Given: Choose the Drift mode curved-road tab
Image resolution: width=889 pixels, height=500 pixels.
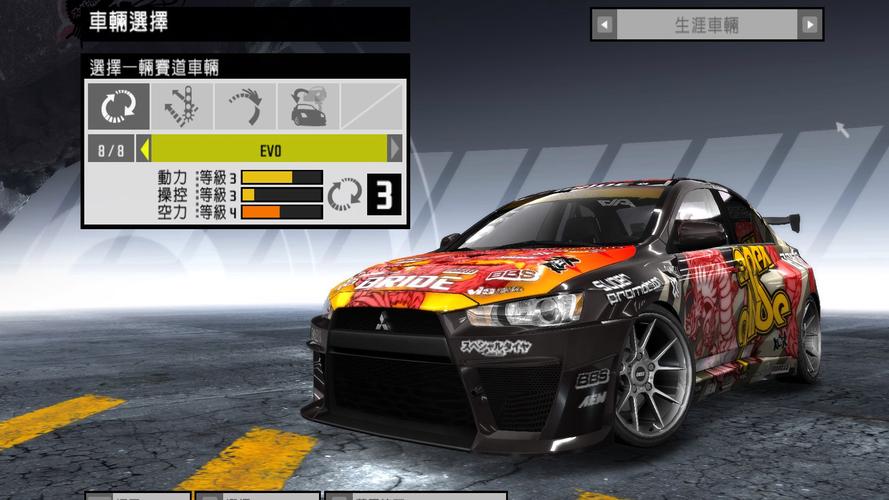Looking at the screenshot, I should (x=244, y=106).
